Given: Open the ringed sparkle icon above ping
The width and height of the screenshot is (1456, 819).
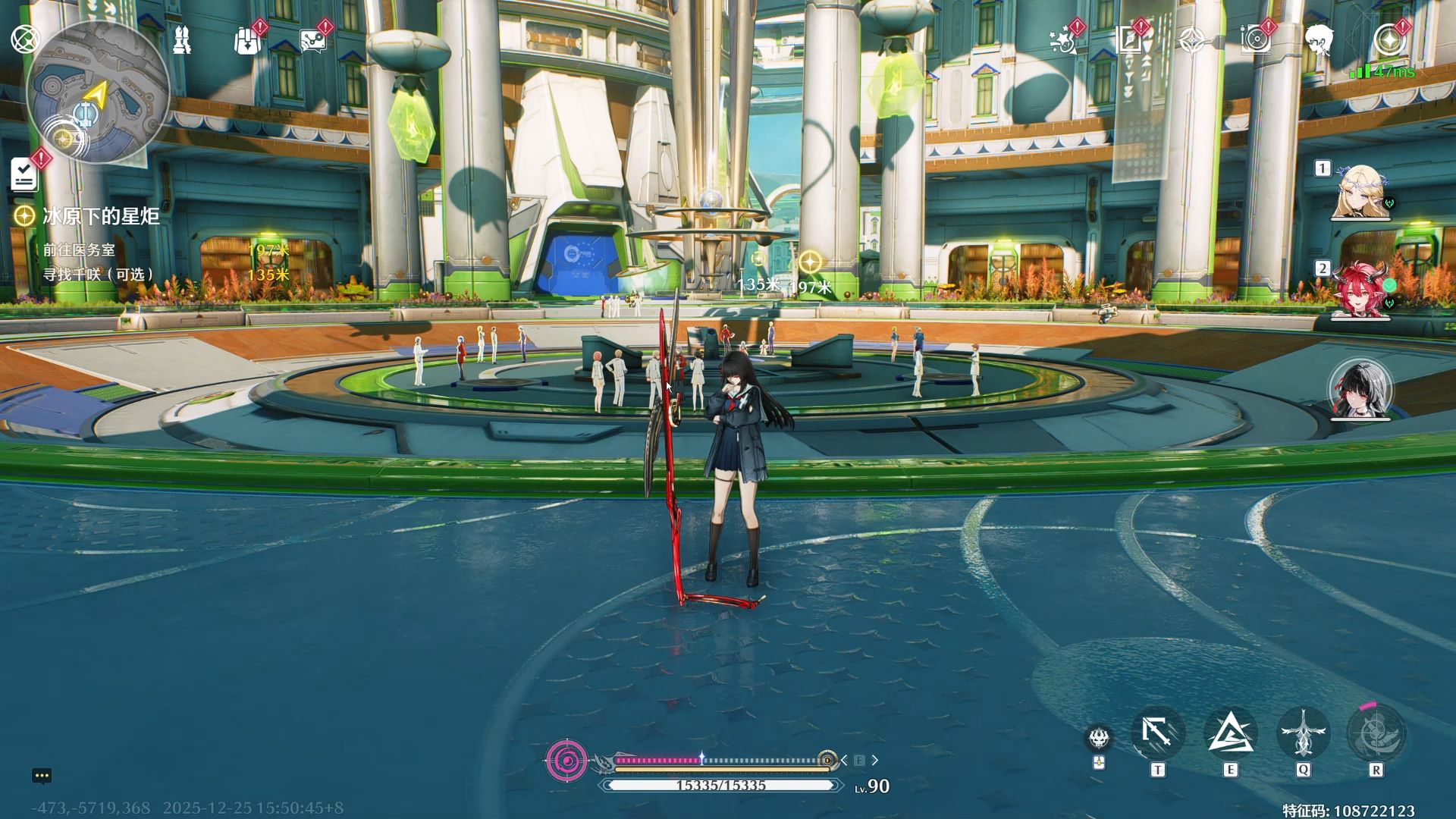Looking at the screenshot, I should (x=1388, y=39).
